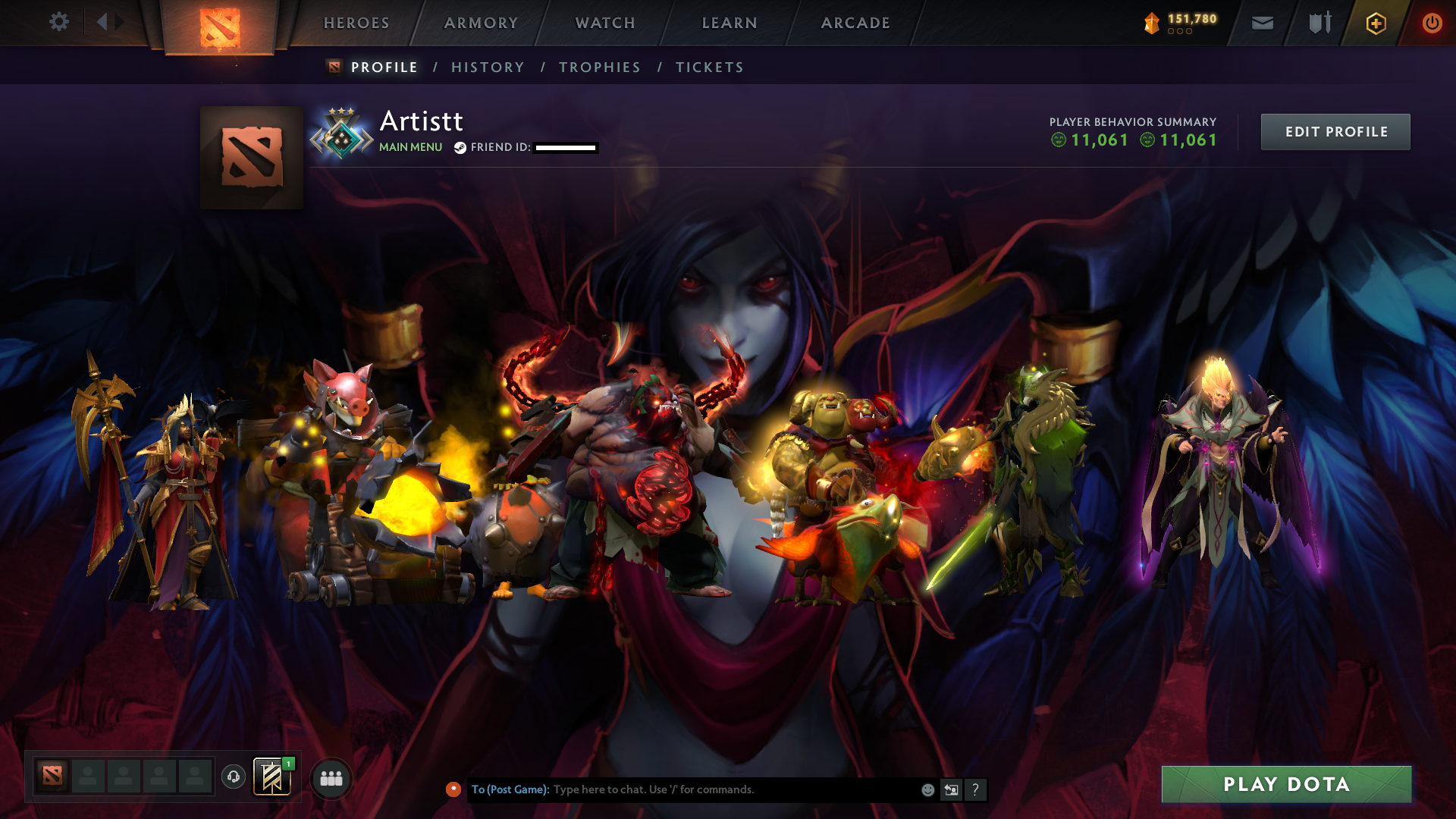Click the Dota 2 logo home icon
Viewport: 1456px width, 819px height.
click(220, 23)
